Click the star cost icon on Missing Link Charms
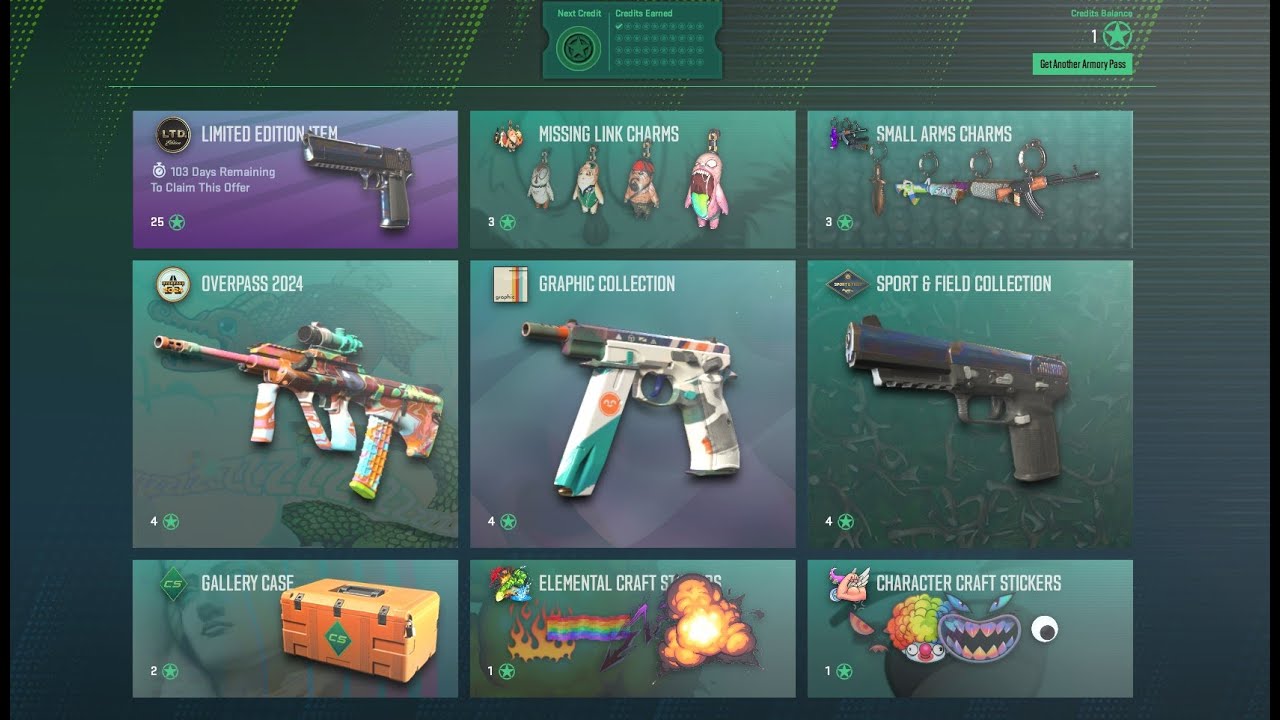 509,221
